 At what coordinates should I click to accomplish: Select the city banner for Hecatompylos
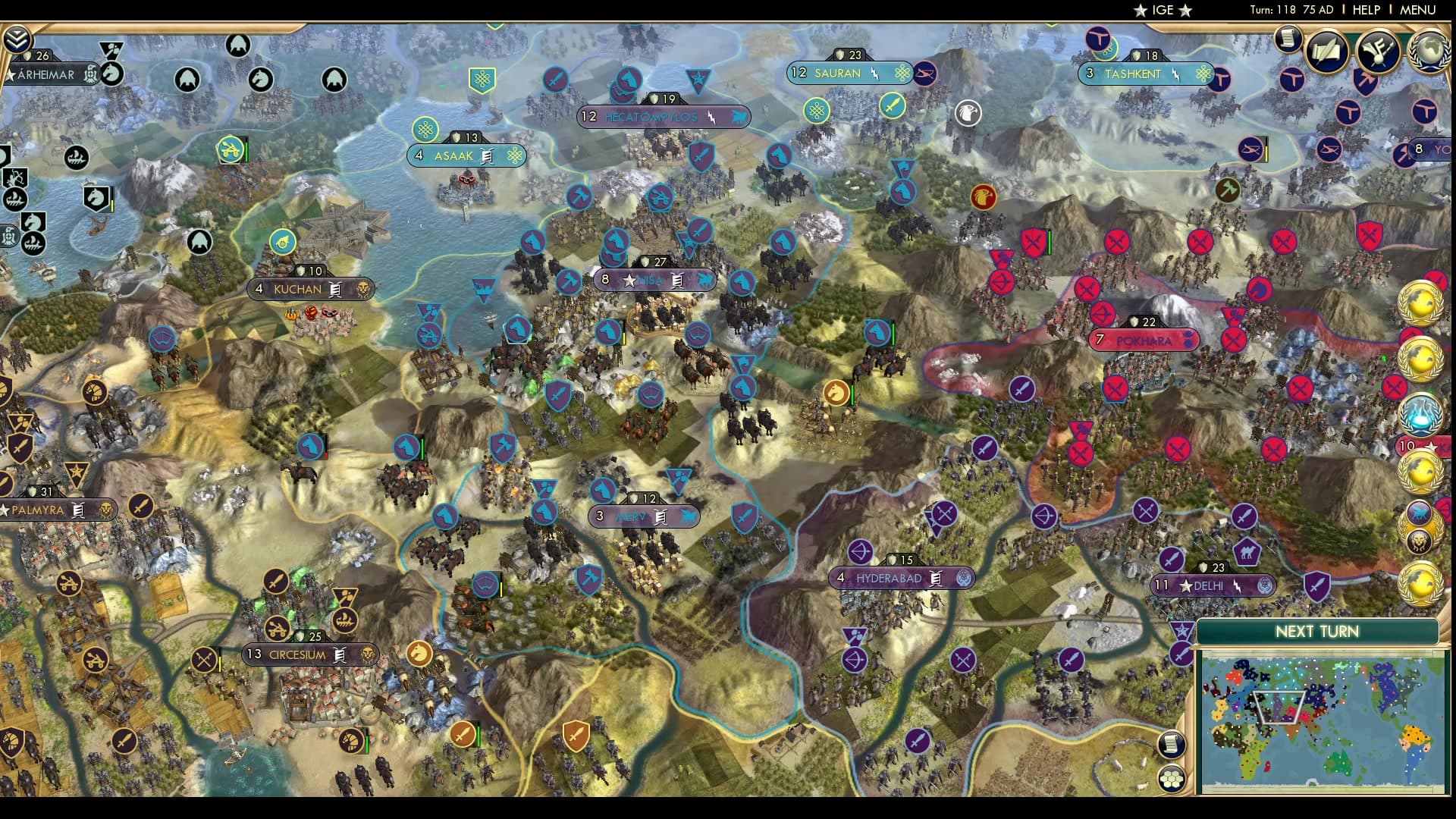(664, 118)
